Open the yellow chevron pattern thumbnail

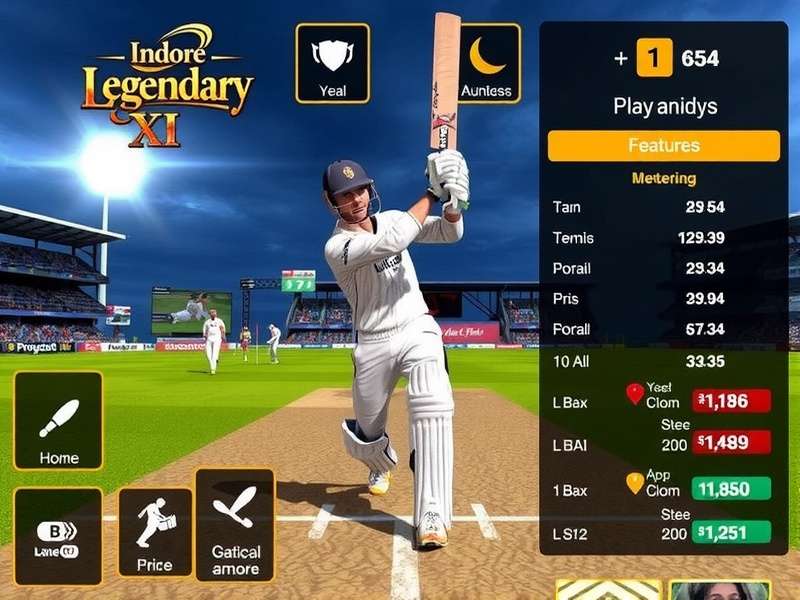click(x=608, y=590)
